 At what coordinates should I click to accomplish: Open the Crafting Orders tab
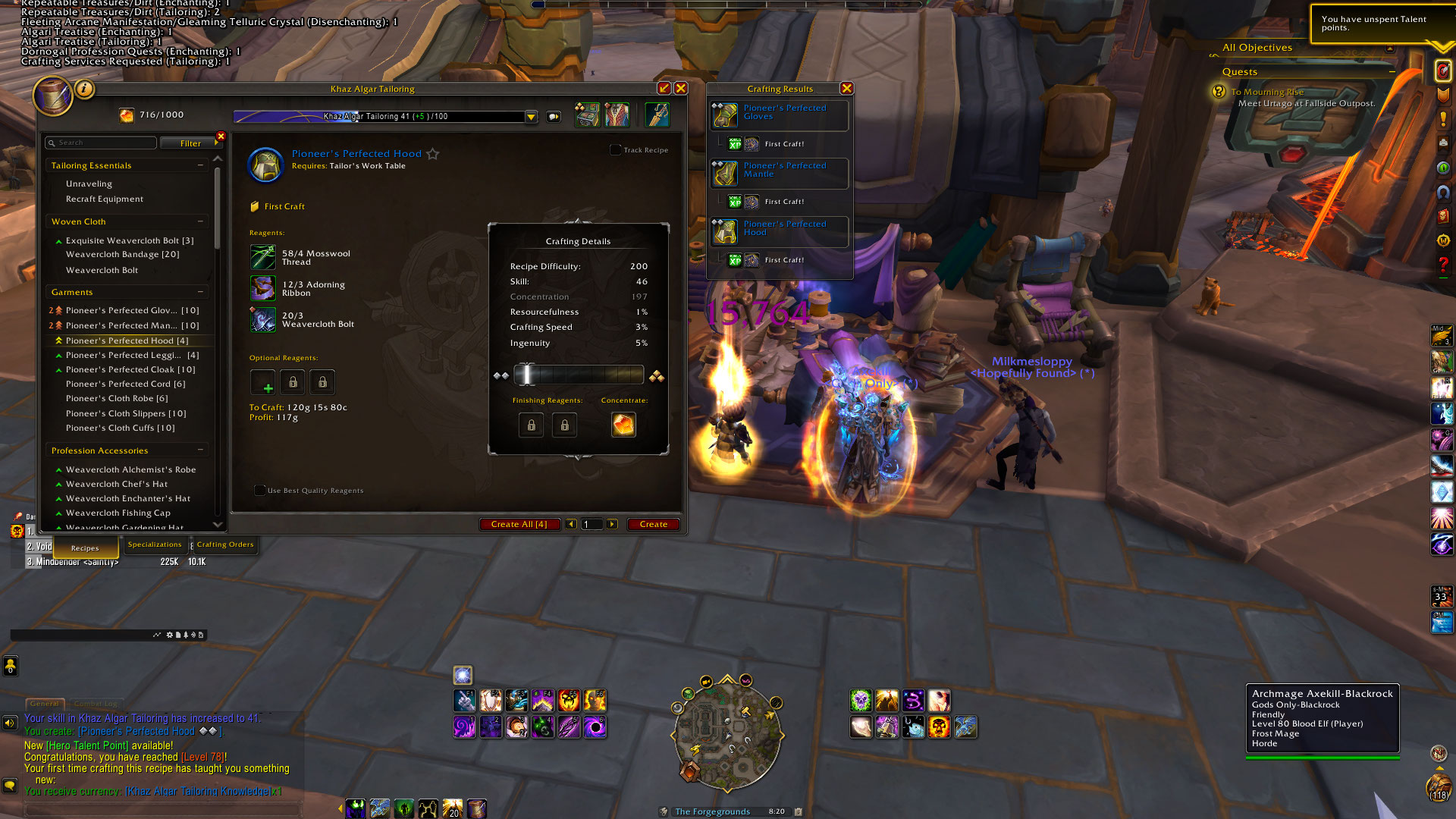click(x=225, y=544)
